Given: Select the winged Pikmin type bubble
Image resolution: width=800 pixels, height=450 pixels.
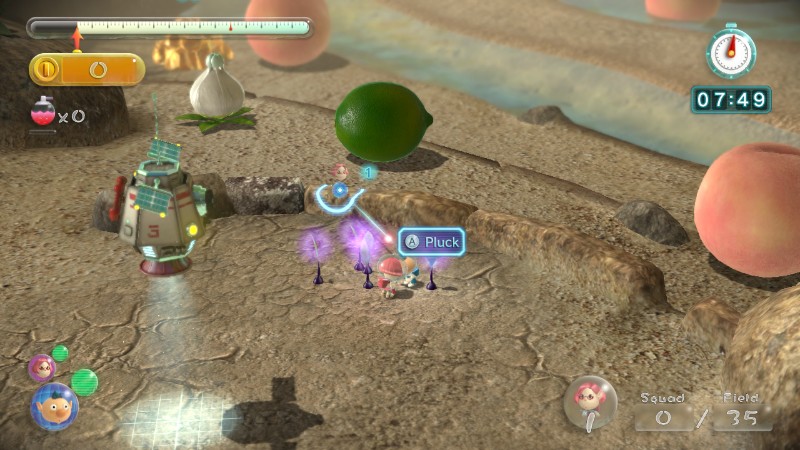Looking at the screenshot, I should coord(590,402).
